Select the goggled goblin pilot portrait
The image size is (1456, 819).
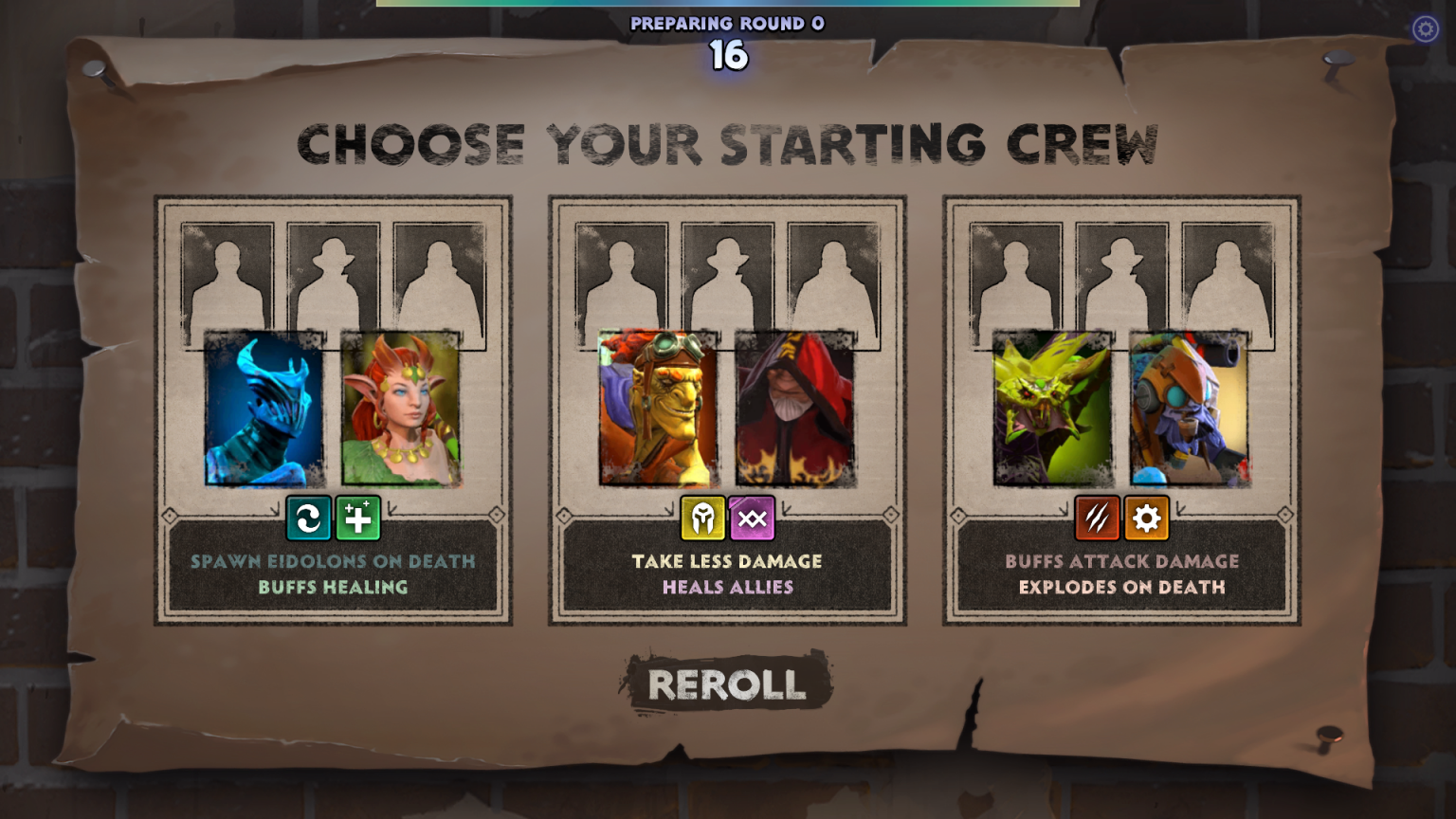pyautogui.click(x=659, y=409)
